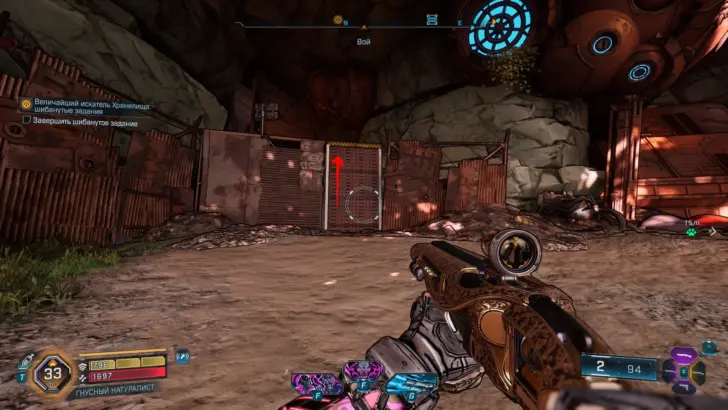
Task: Open the weapon selection wheel
Action: (x=684, y=370)
